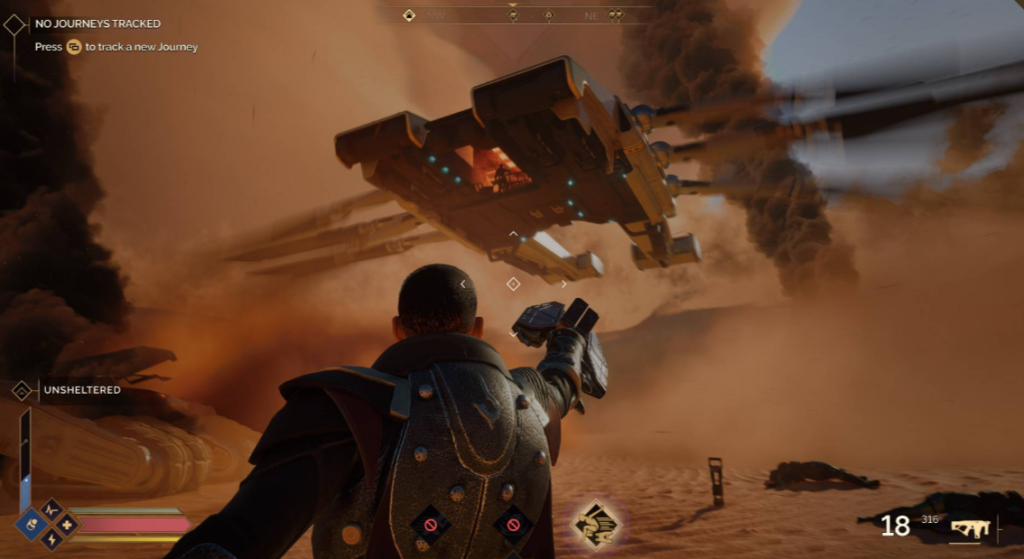
Task: Click the compass bar at top
Action: click(512, 15)
